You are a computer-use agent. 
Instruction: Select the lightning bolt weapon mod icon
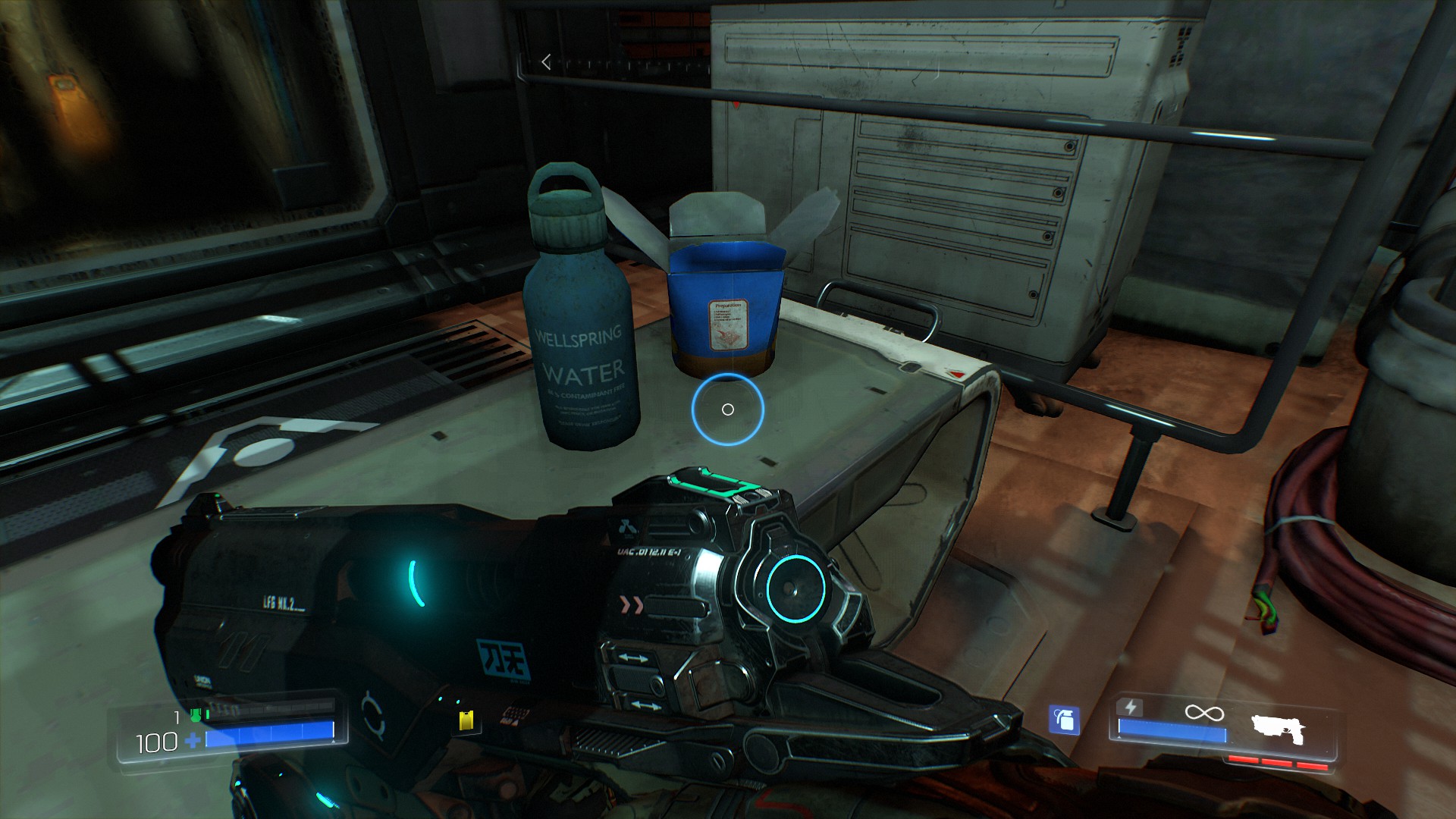coord(1131,708)
